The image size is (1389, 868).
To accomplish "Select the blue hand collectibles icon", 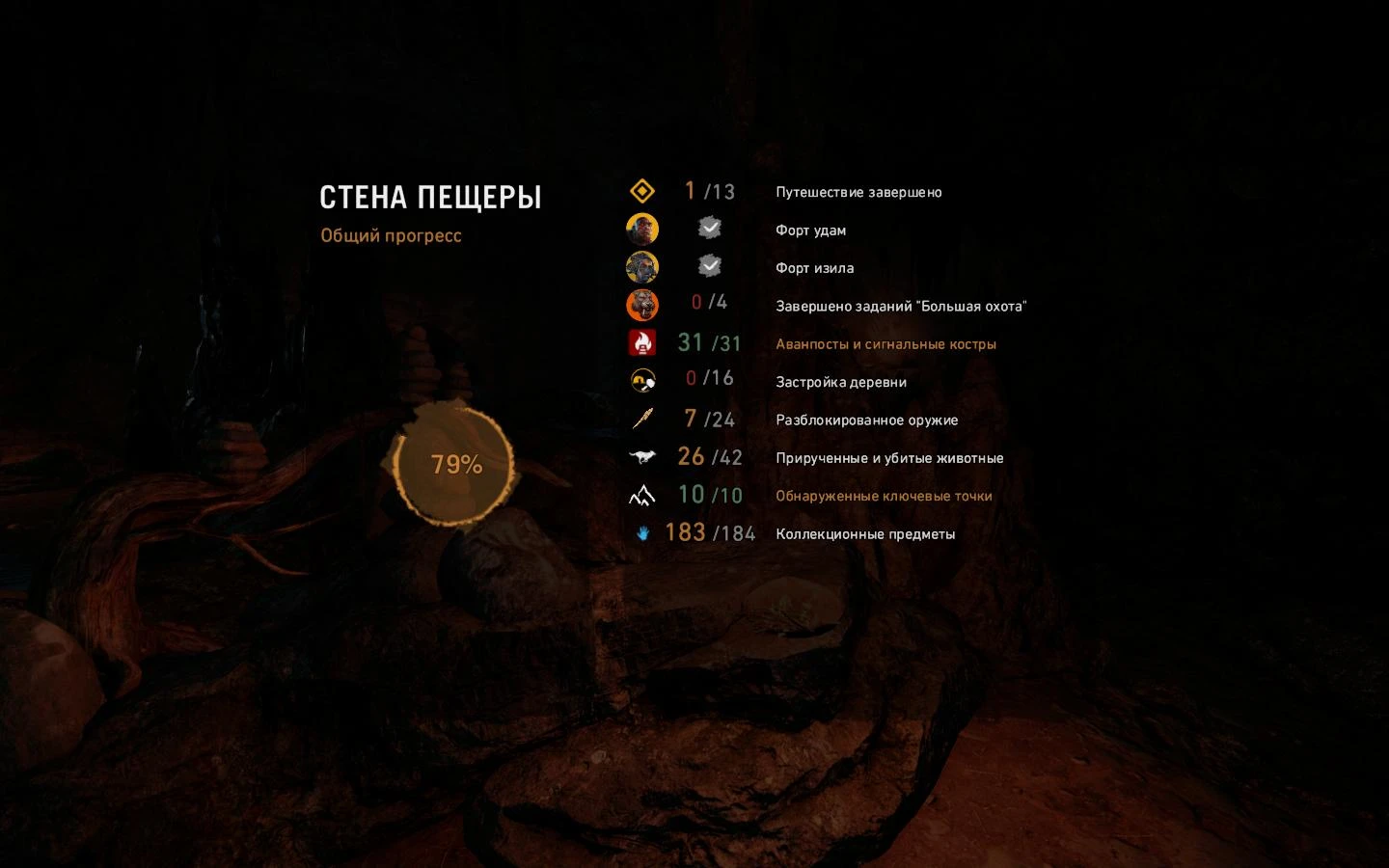I will coord(643,532).
